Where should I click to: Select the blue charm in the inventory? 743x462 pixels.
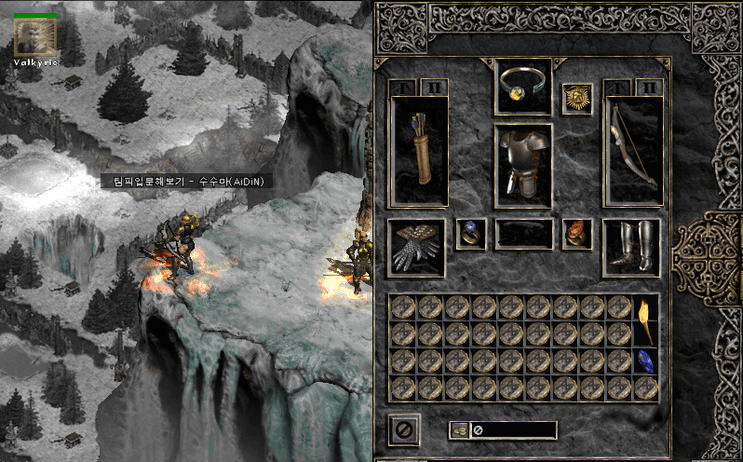[x=645, y=361]
